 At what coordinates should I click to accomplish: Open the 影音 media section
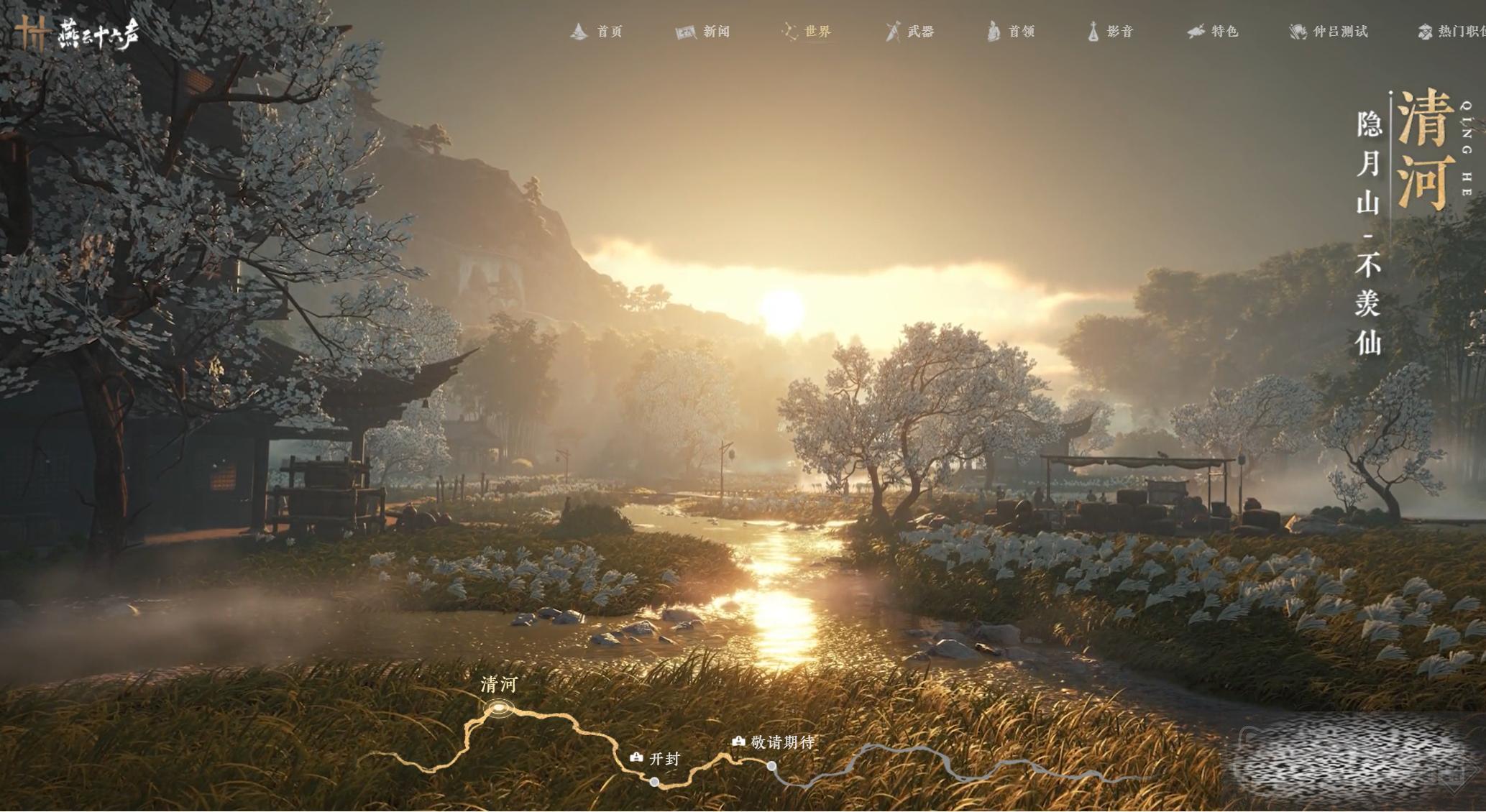[x=1111, y=32]
